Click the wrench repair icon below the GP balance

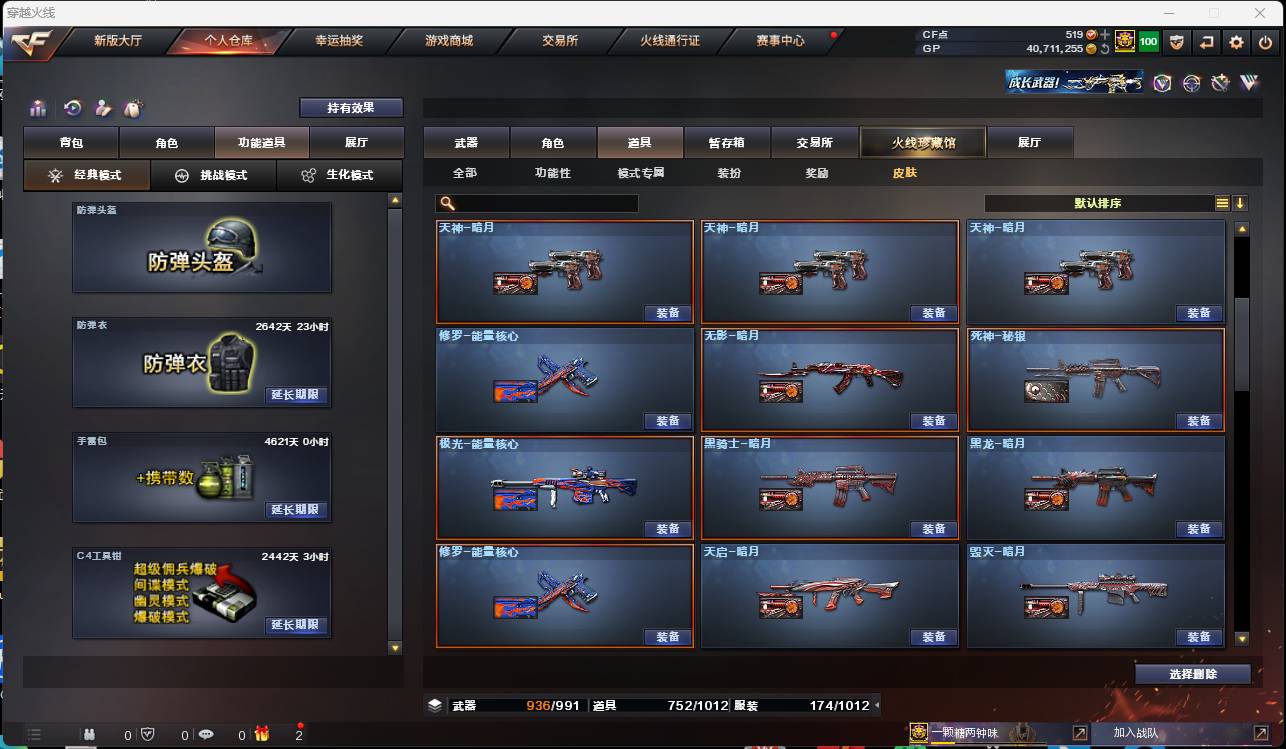1220,83
